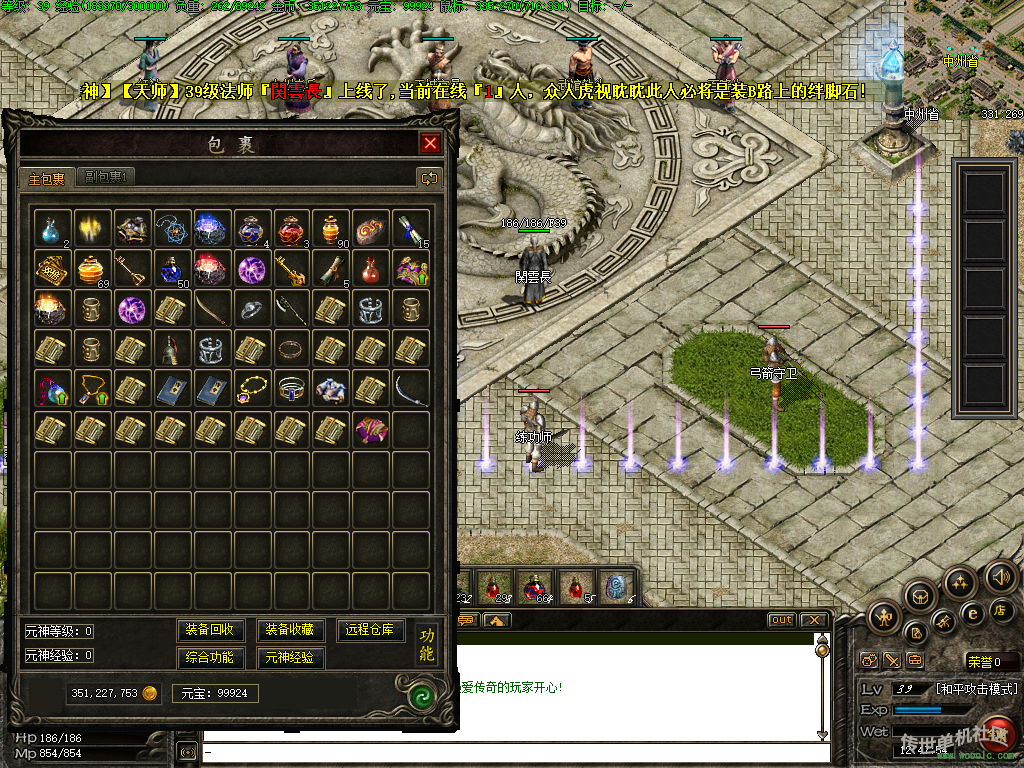1024x768 pixels.
Task: Open the character figure button
Action: click(x=884, y=617)
